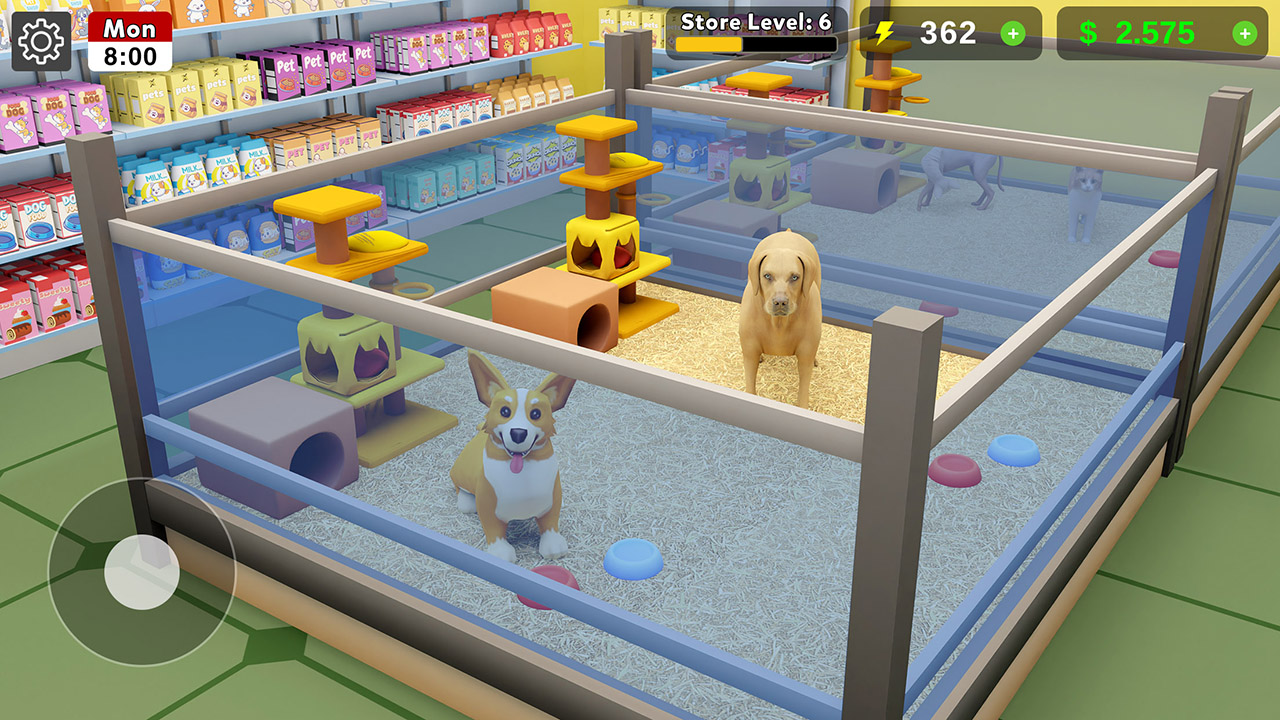The image size is (1280, 720).
Task: Tap the green plus next to energy count
Action: [1014, 34]
